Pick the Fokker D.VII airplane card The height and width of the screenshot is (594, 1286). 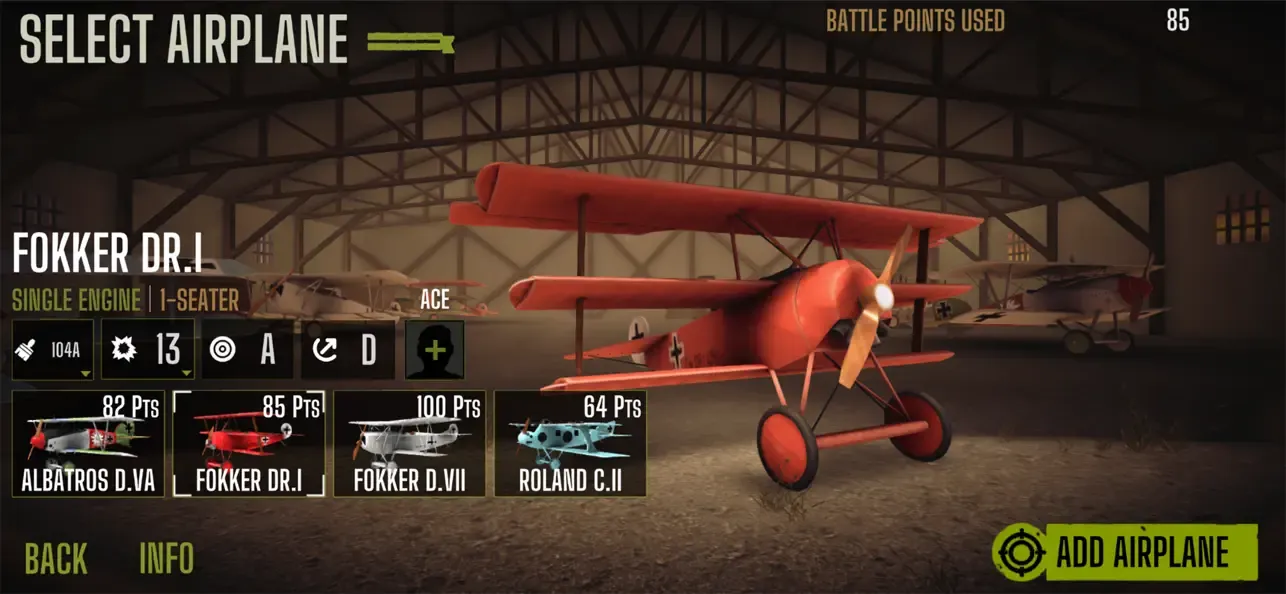tap(410, 445)
